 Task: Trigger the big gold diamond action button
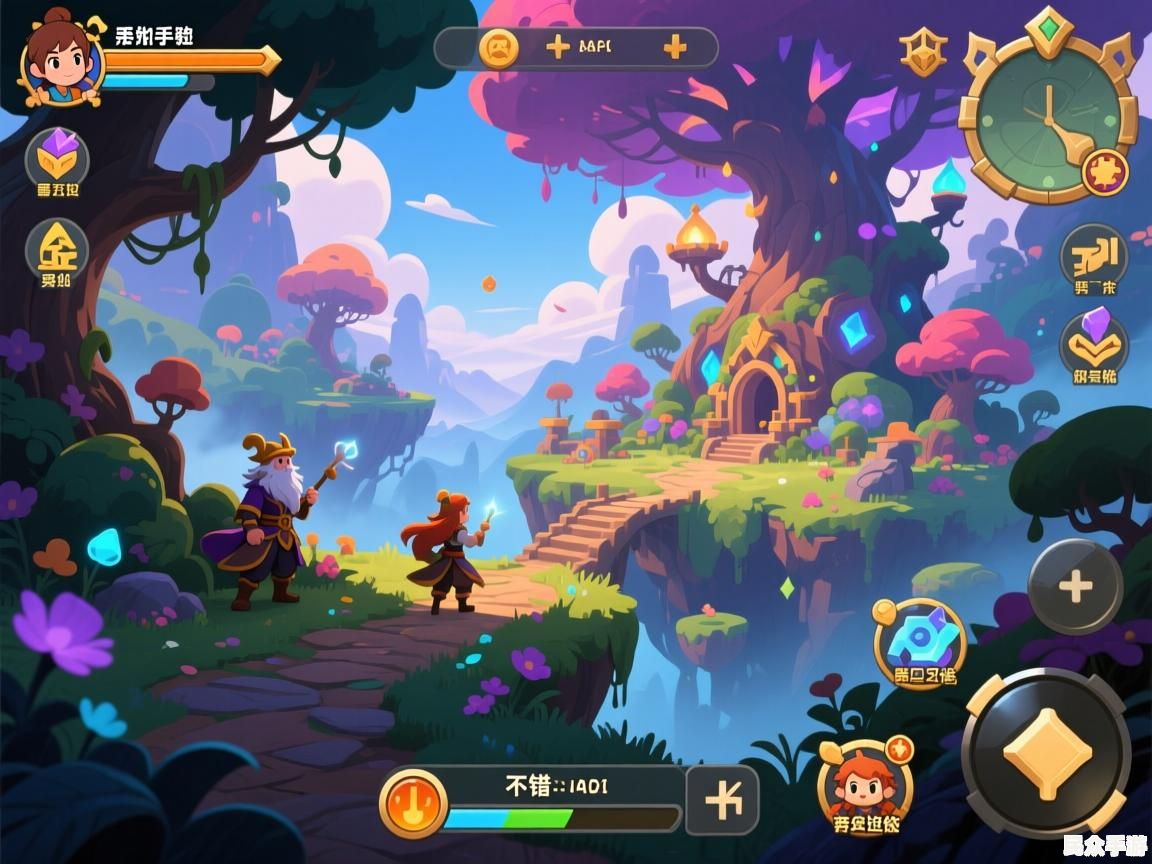[1045, 754]
